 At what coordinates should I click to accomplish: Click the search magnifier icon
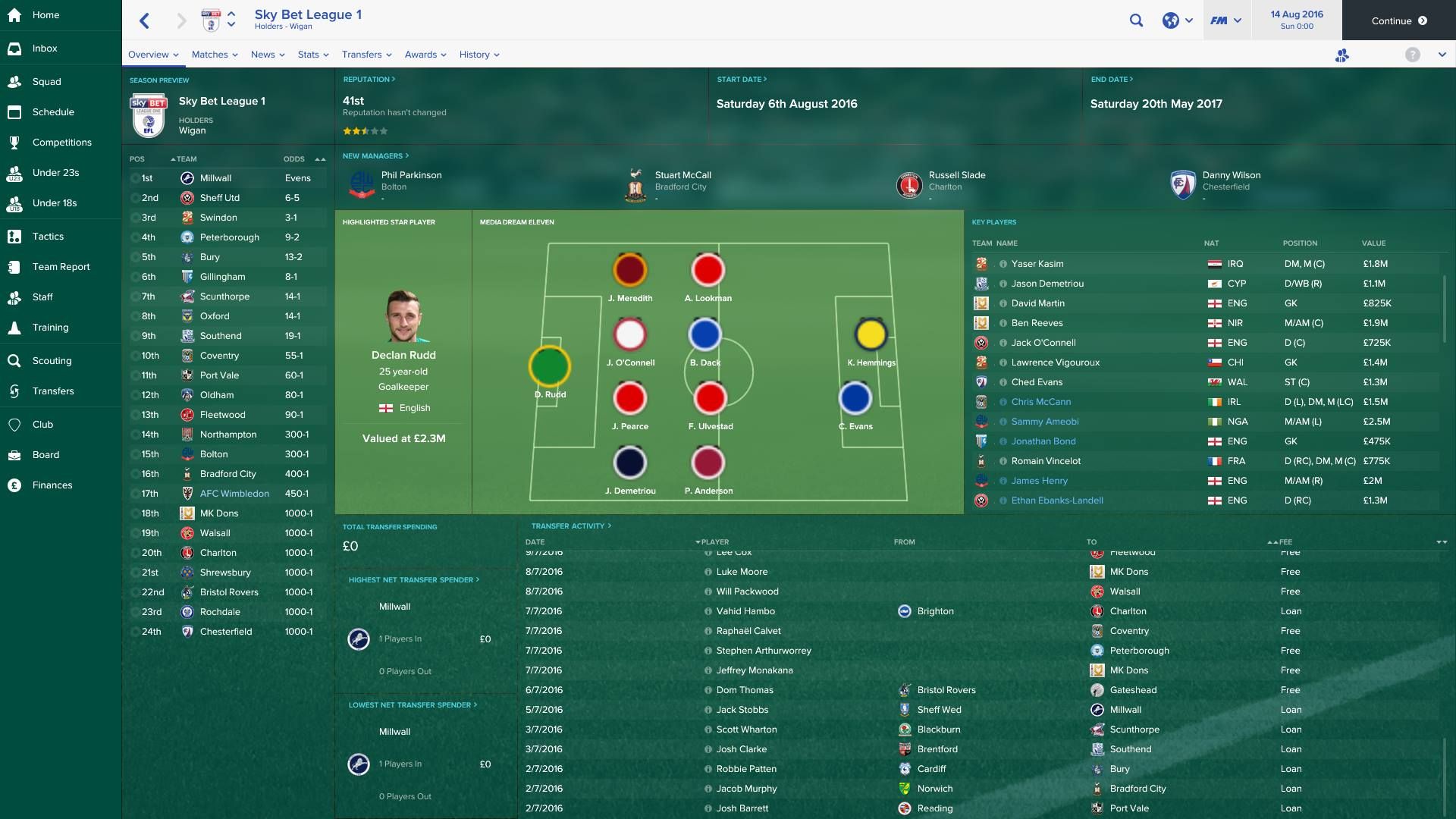pyautogui.click(x=1136, y=20)
